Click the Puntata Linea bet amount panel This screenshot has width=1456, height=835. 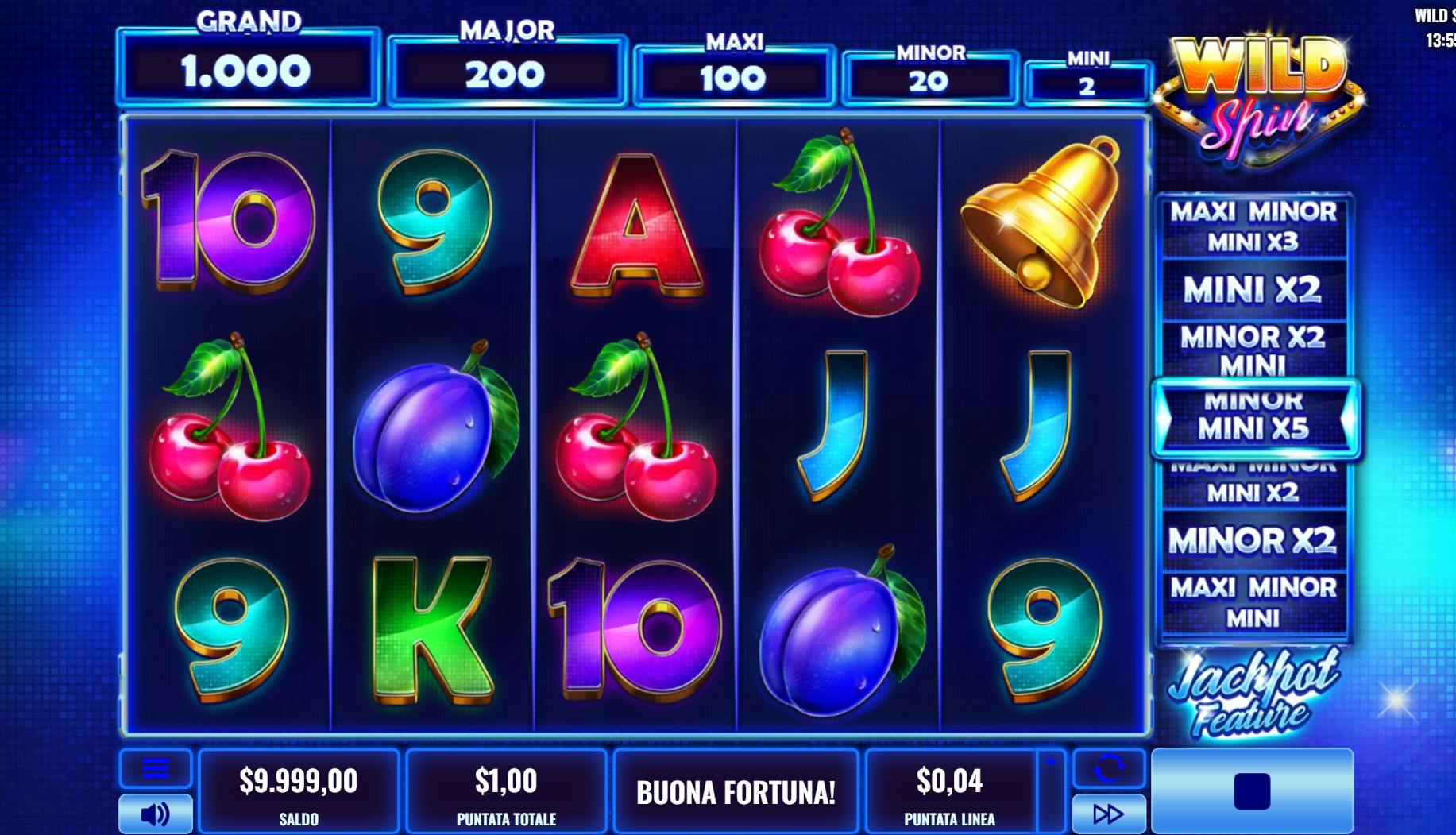[x=949, y=791]
